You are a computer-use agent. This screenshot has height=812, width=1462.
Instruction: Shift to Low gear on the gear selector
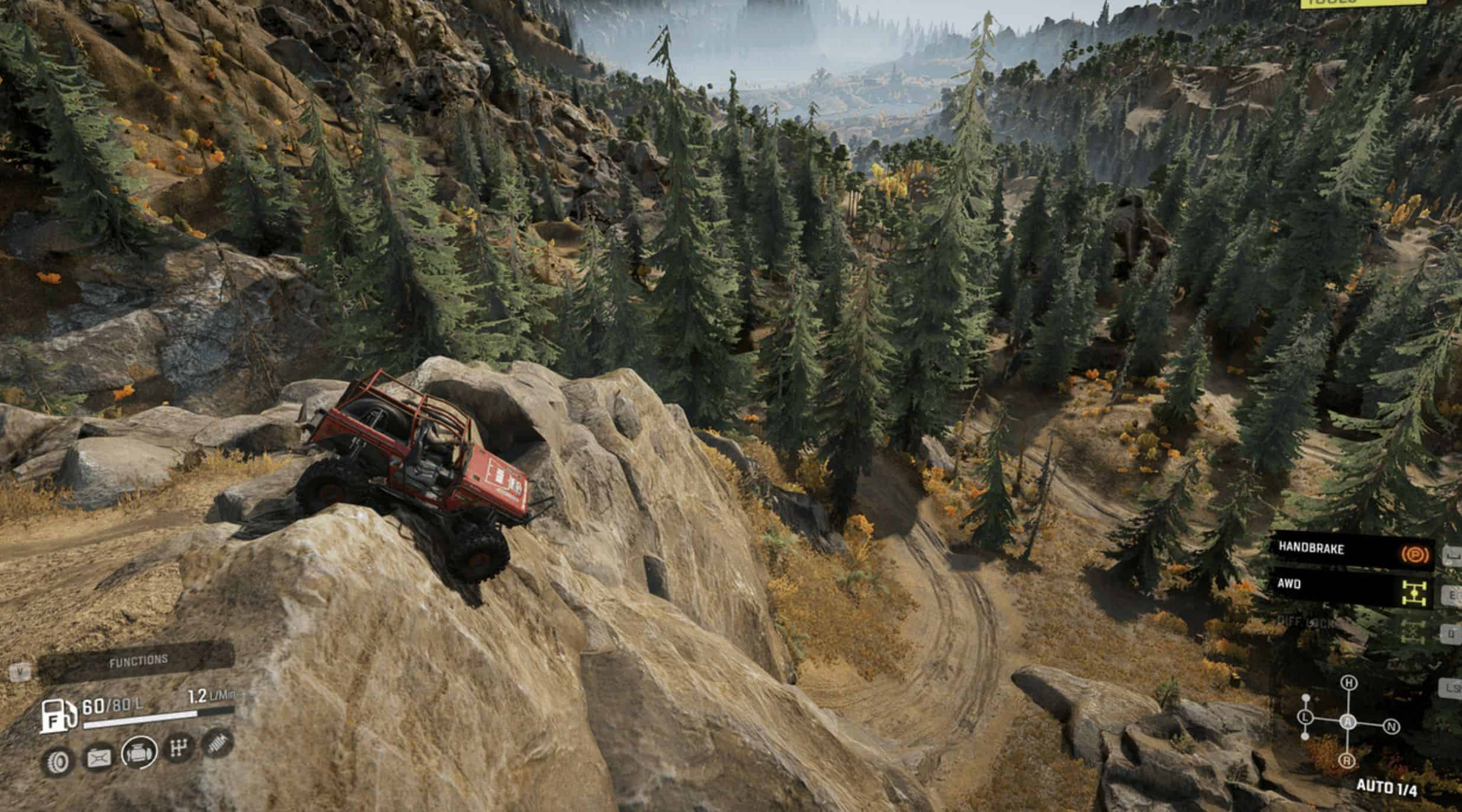pyautogui.click(x=1306, y=717)
